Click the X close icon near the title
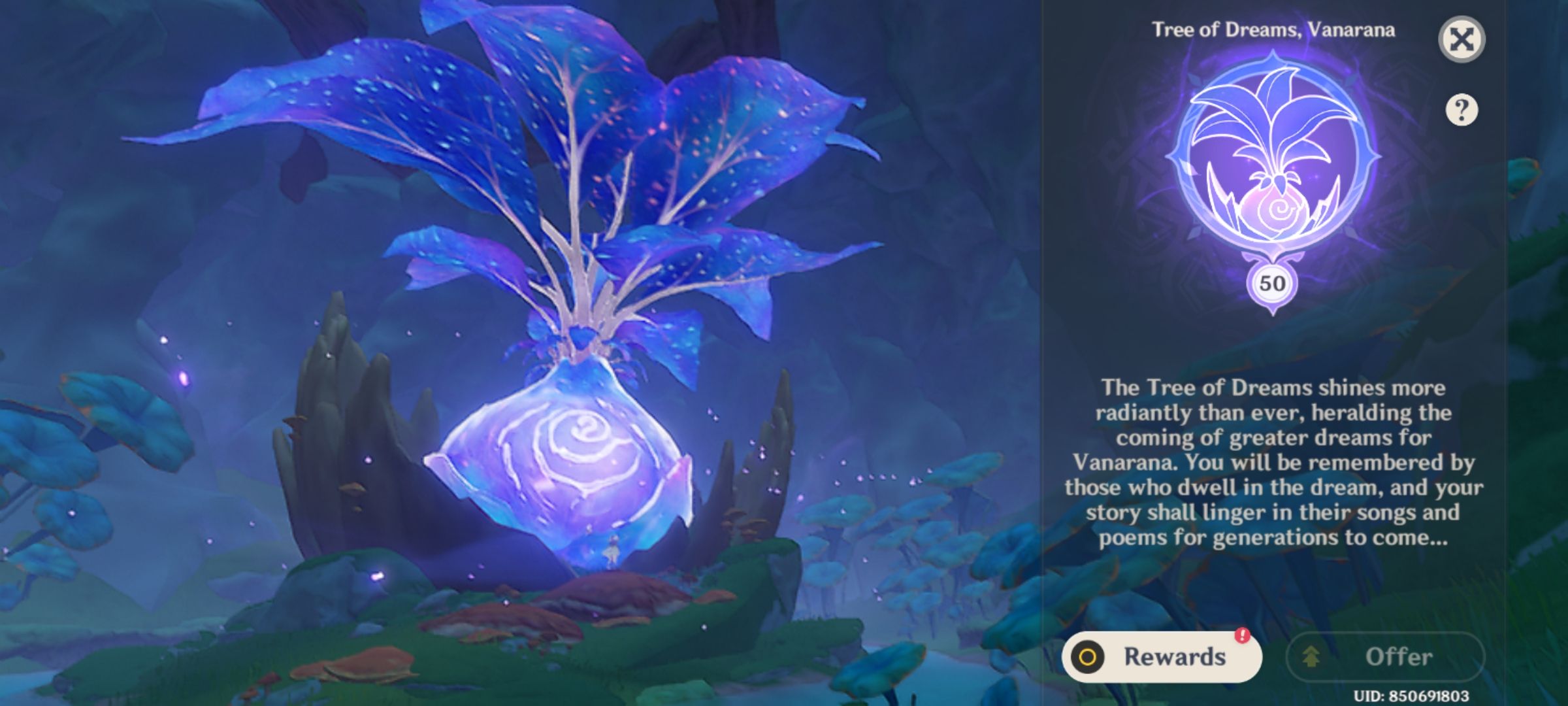This screenshot has height=706, width=1568. point(1463,38)
